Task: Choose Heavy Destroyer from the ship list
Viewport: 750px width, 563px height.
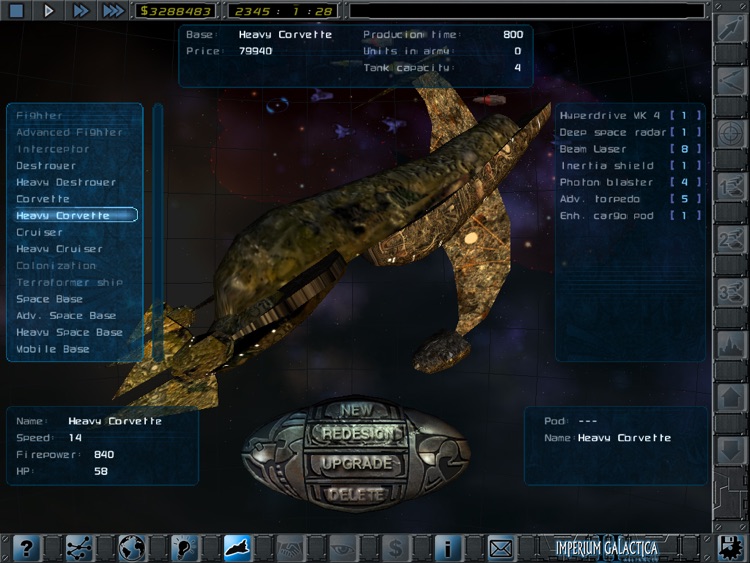Action: 66,183
